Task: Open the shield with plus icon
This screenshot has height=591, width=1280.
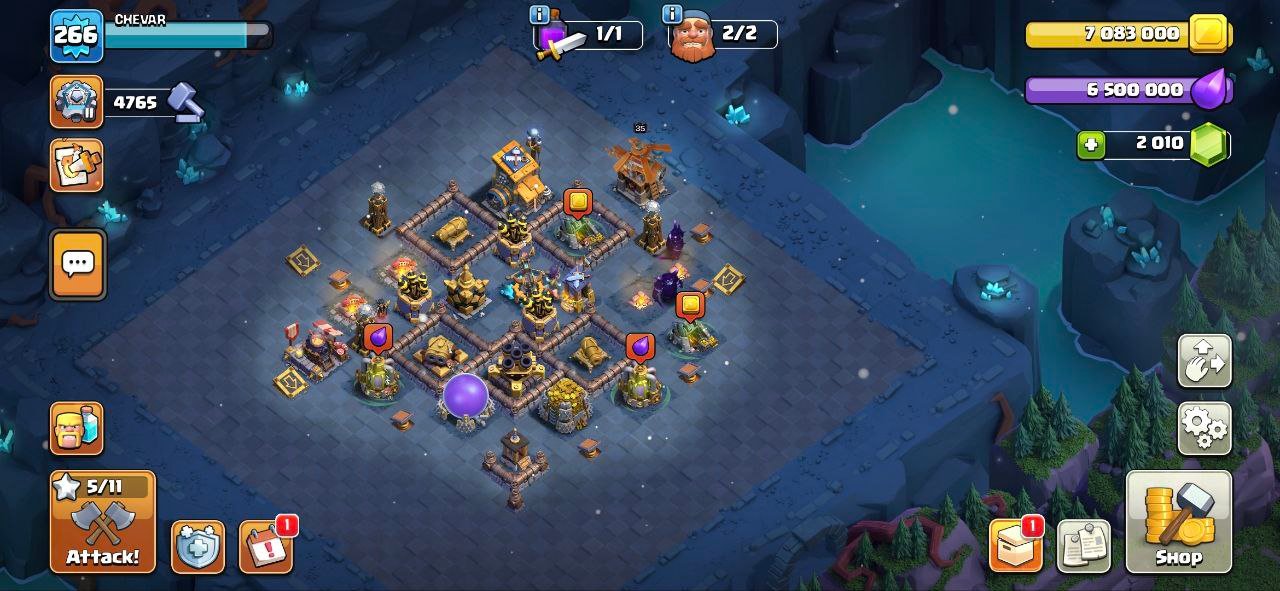Action: (x=197, y=547)
